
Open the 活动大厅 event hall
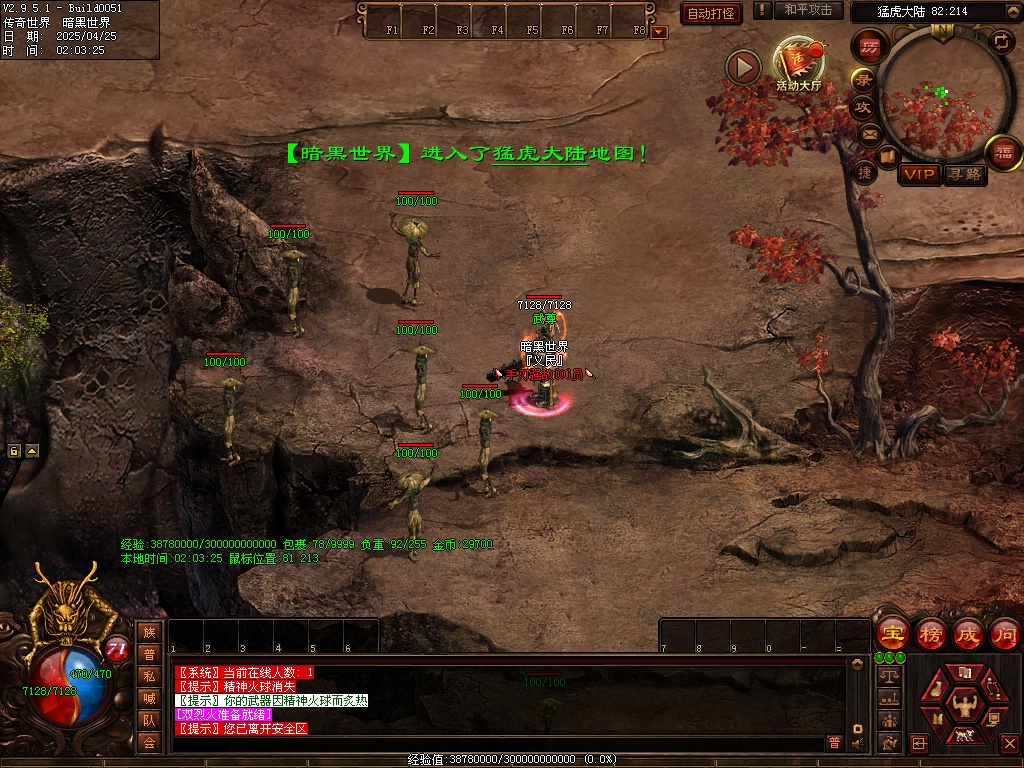798,64
